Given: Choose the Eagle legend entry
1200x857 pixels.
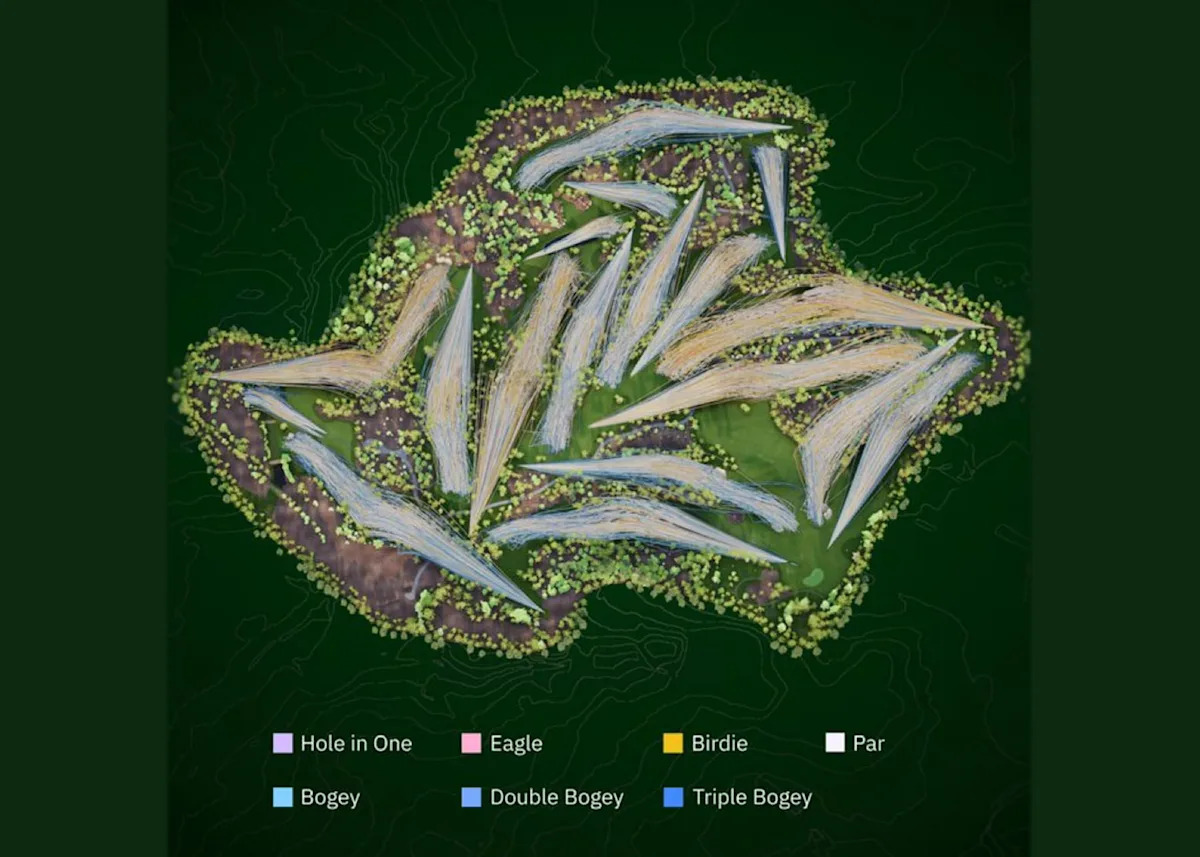Looking at the screenshot, I should tap(502, 744).
